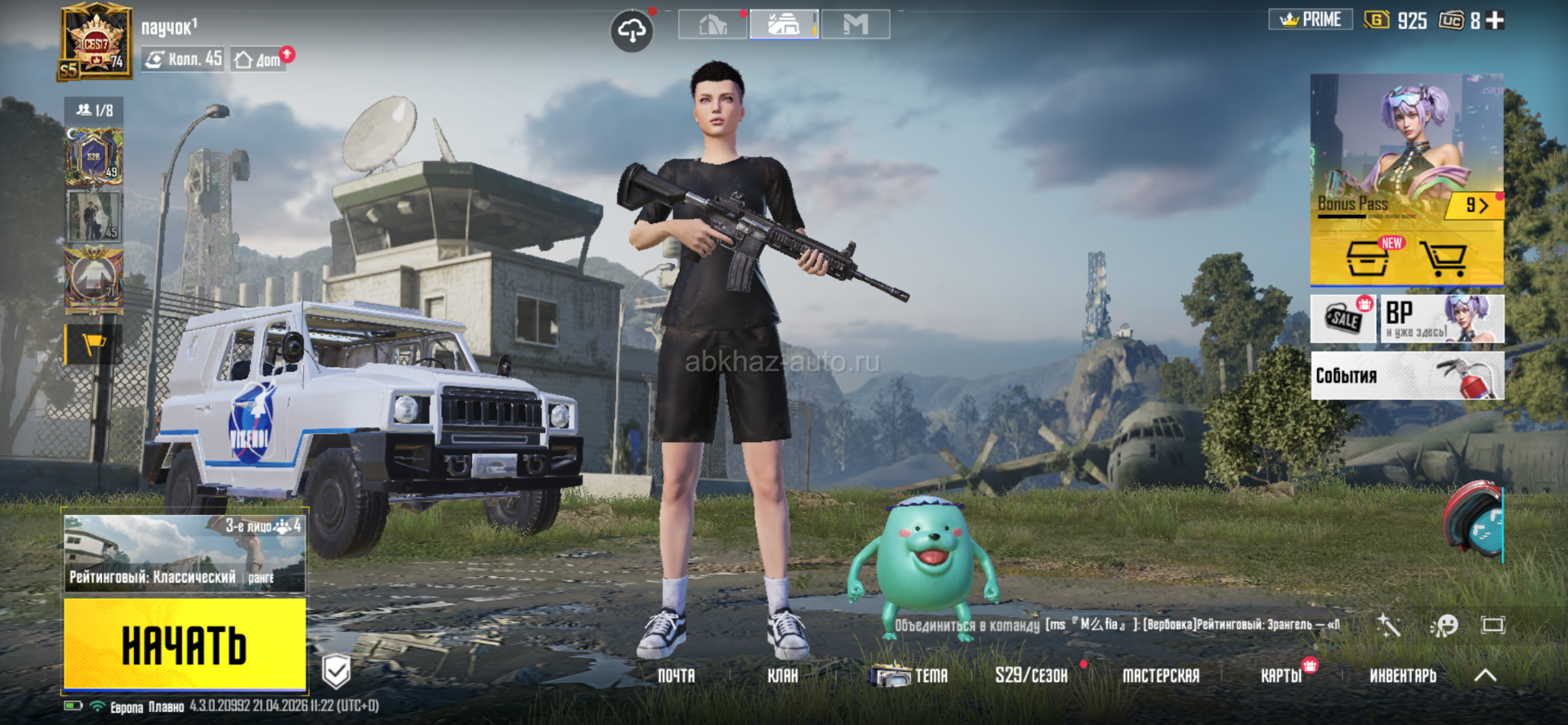Click the cloud download icon
This screenshot has width=1568, height=725.
pos(632,31)
